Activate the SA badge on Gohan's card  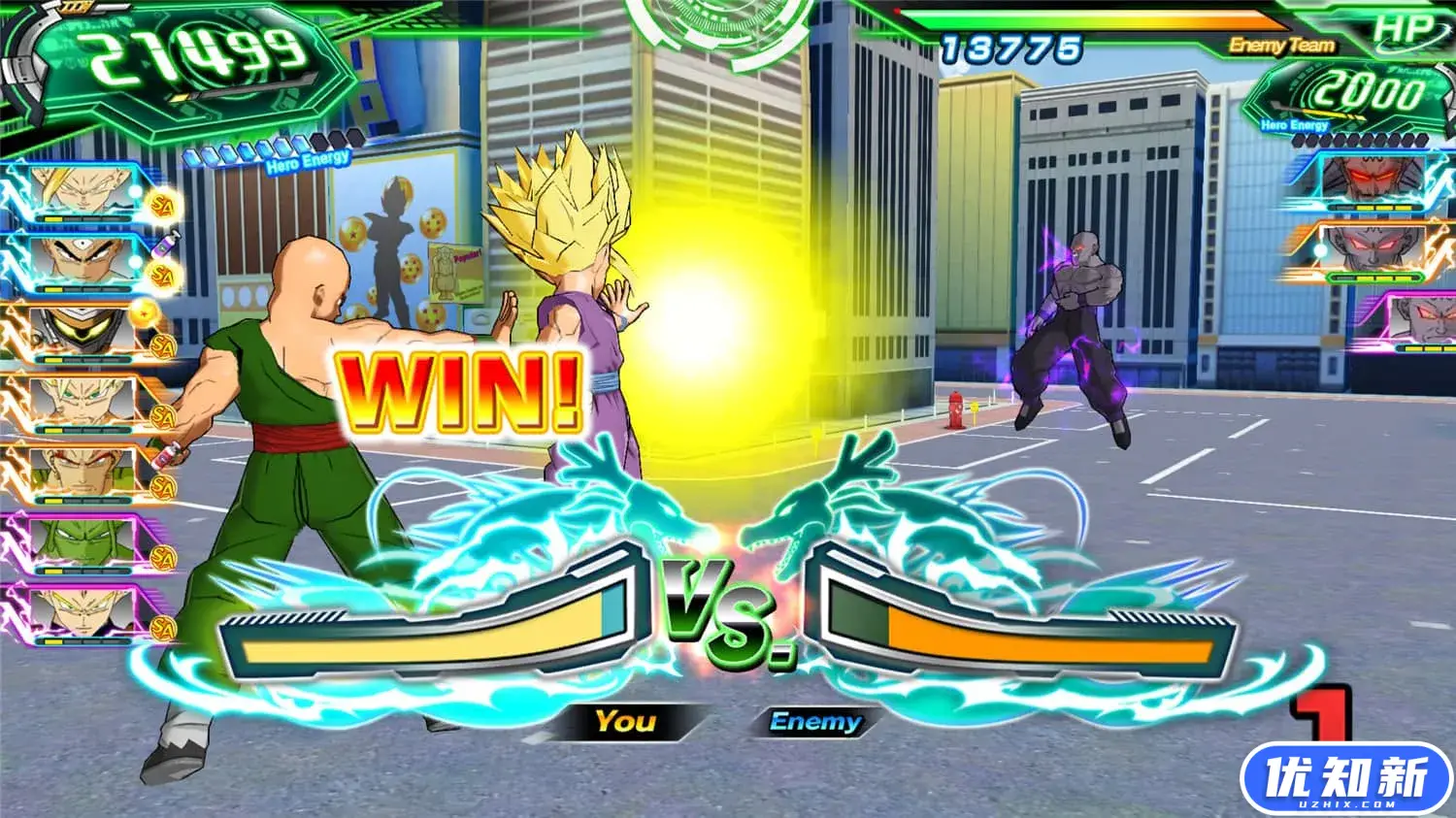tap(162, 206)
